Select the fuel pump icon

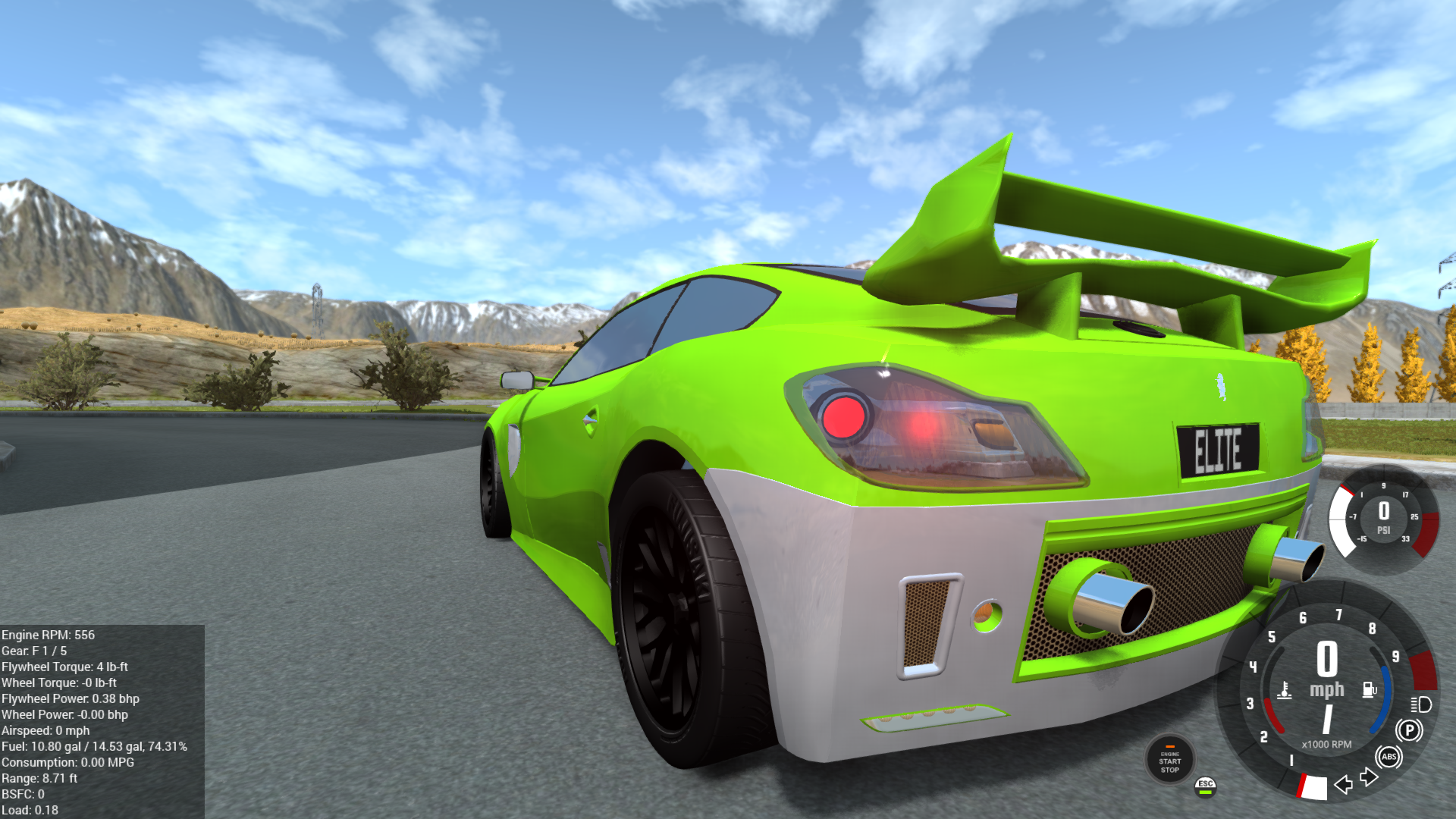pyautogui.click(x=1370, y=689)
